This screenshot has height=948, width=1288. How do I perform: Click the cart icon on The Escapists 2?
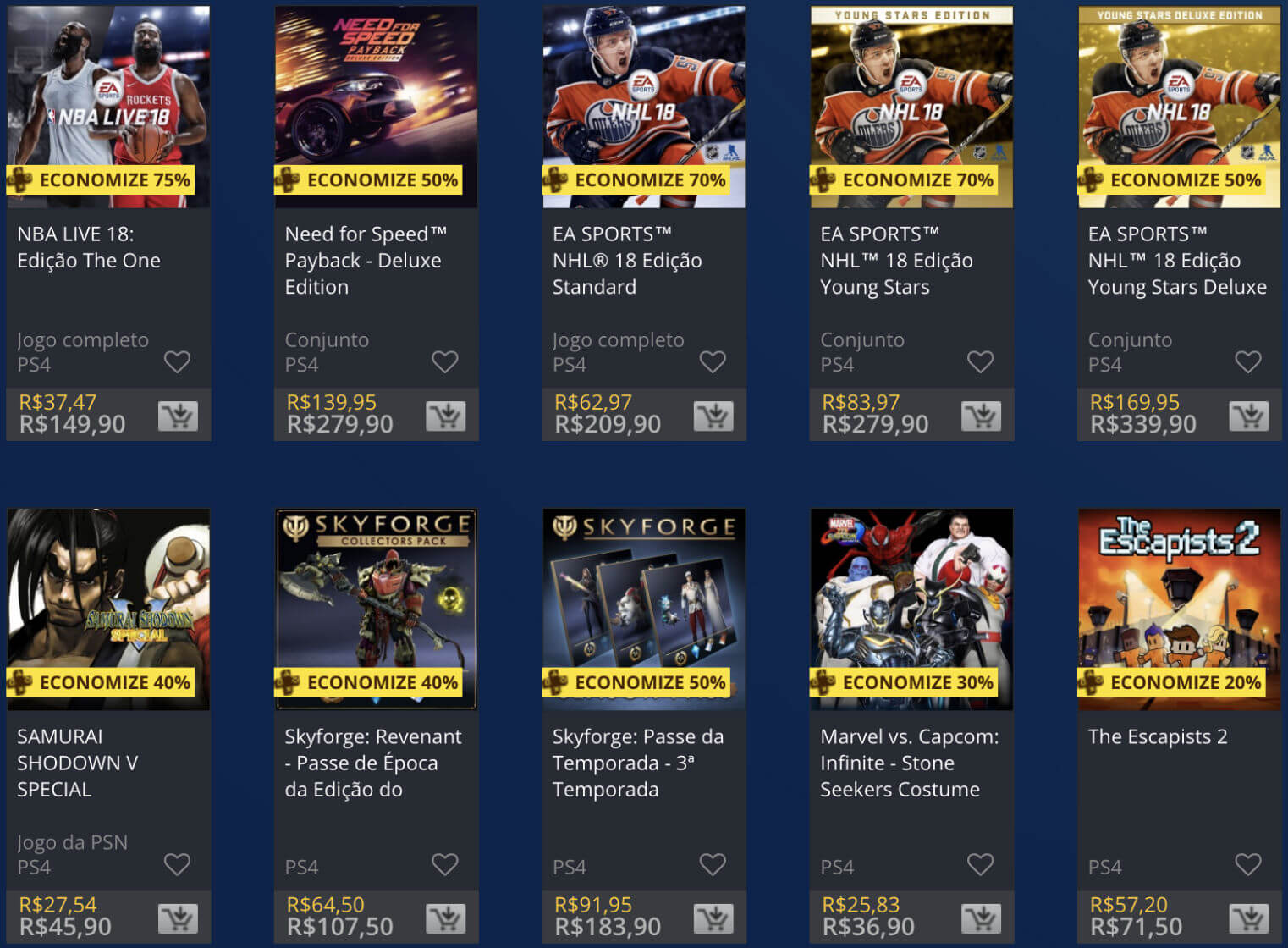coord(1248,917)
